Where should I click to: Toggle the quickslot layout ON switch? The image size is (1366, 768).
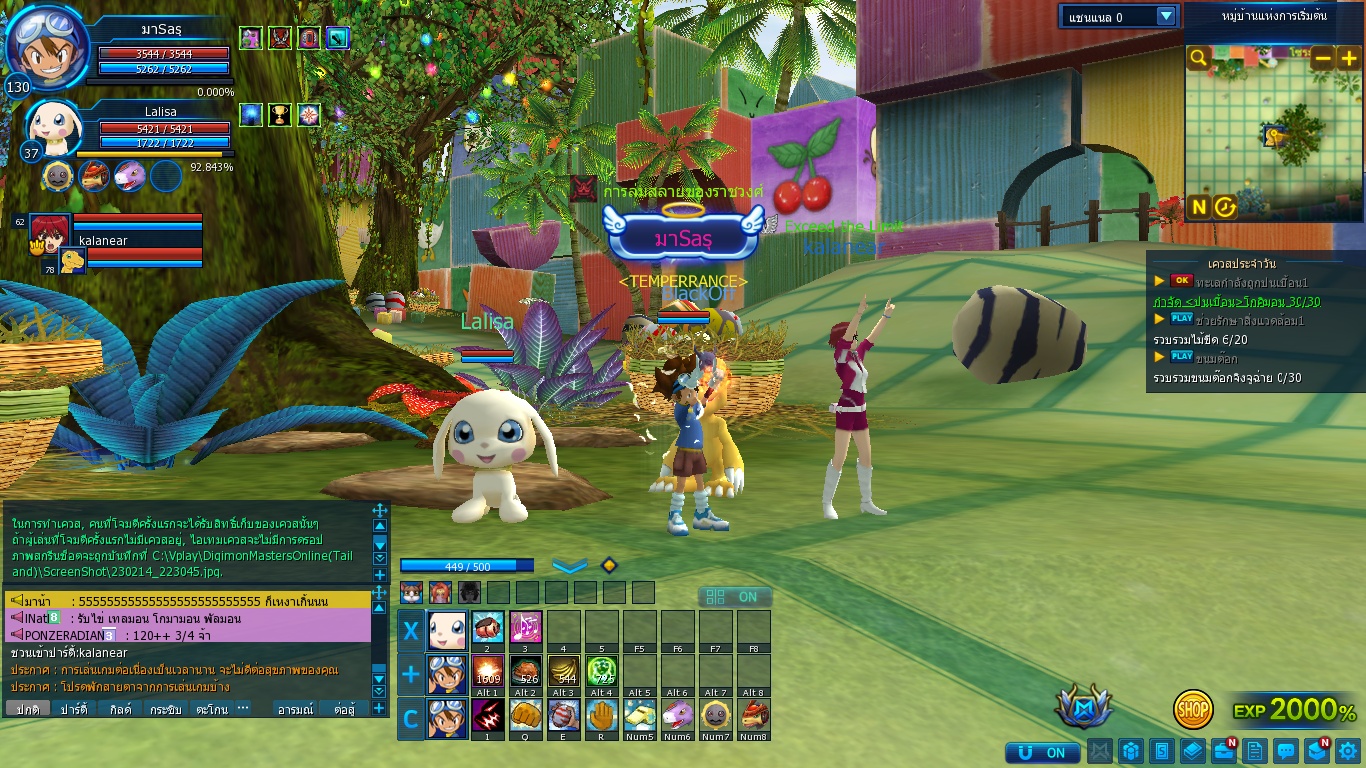point(735,597)
